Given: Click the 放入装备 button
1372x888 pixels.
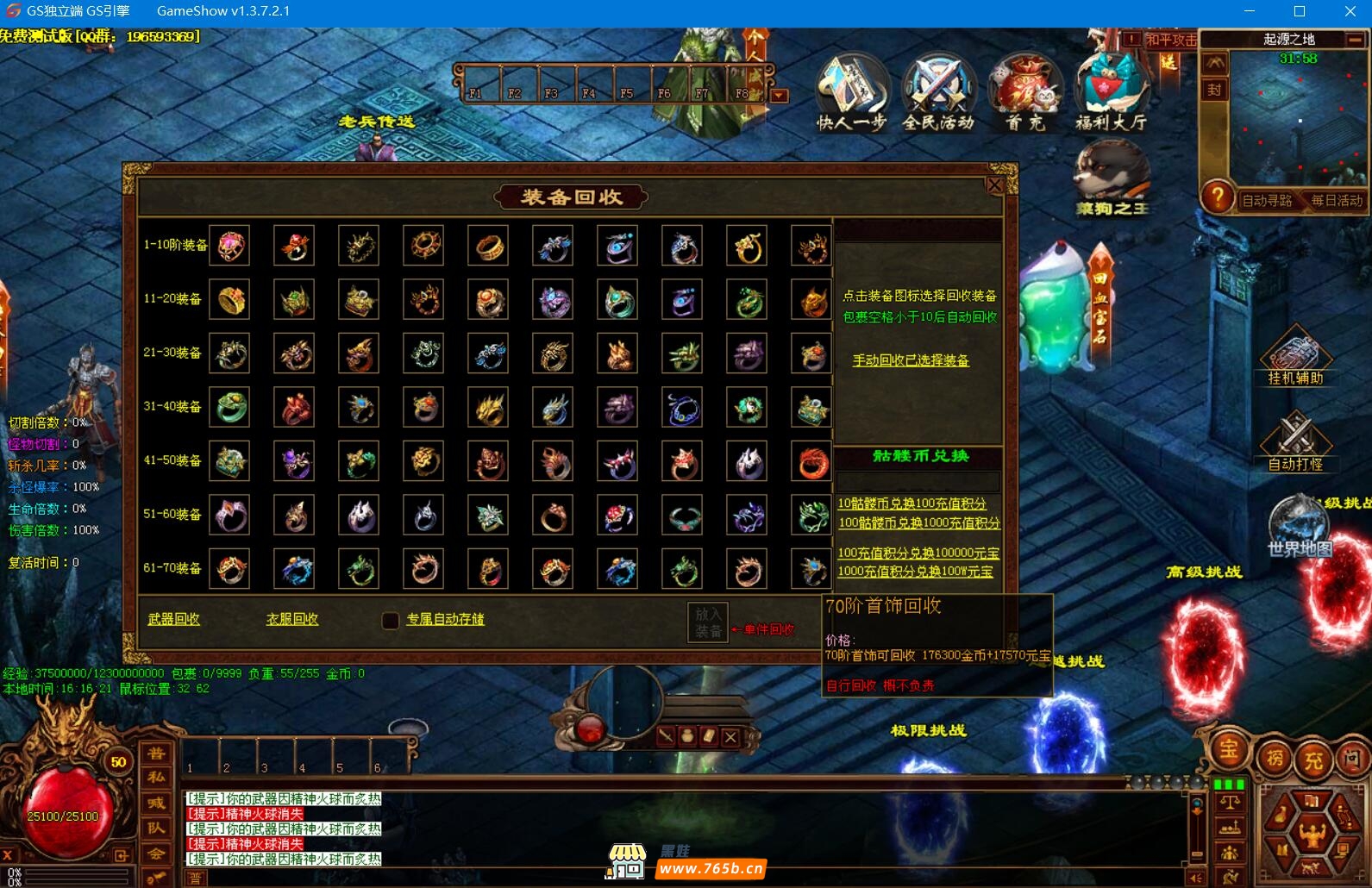Looking at the screenshot, I should coord(708,622).
